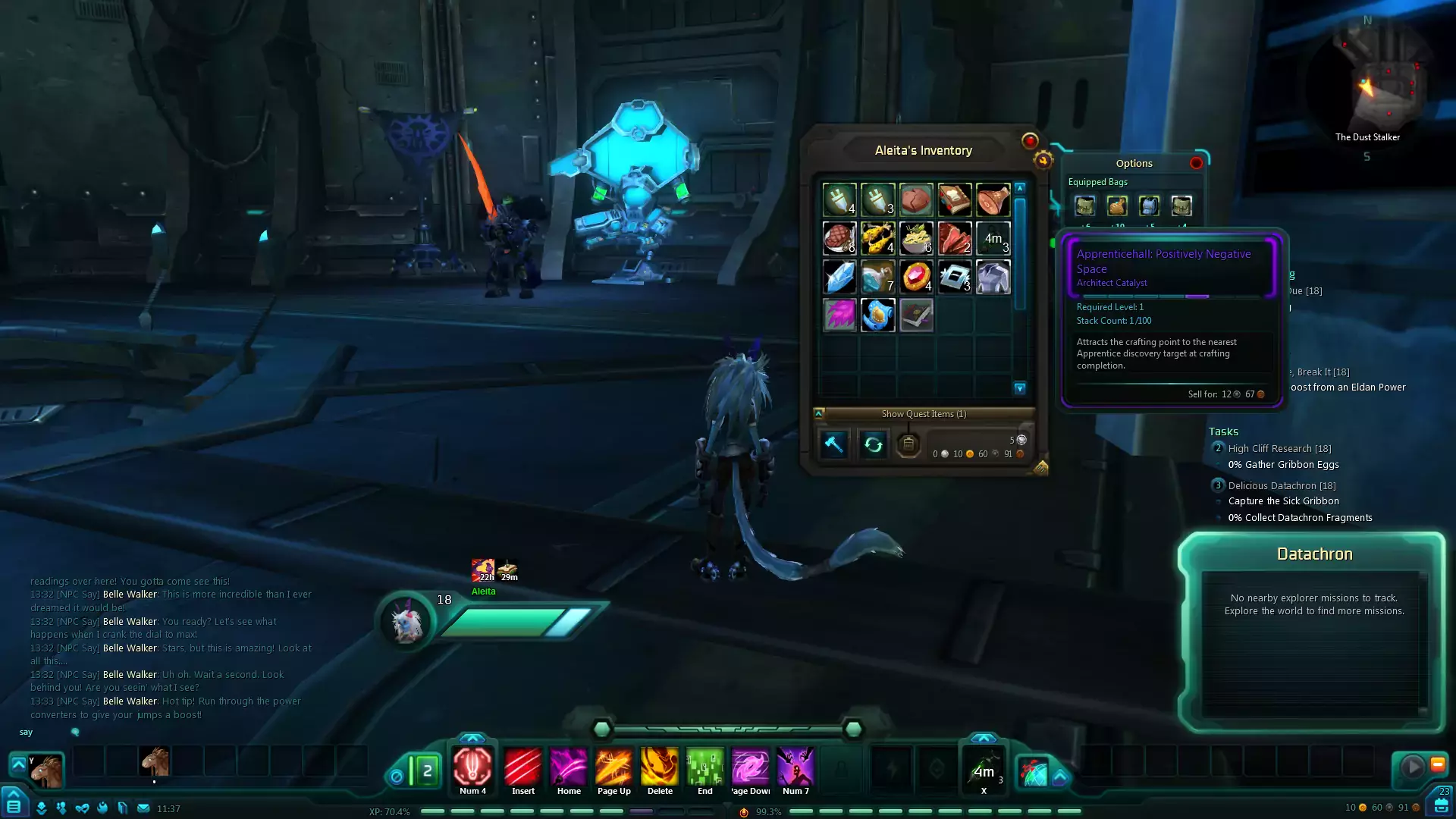Select High Cliff Research task in tracker
This screenshot has height=819, width=1456.
click(1279, 449)
